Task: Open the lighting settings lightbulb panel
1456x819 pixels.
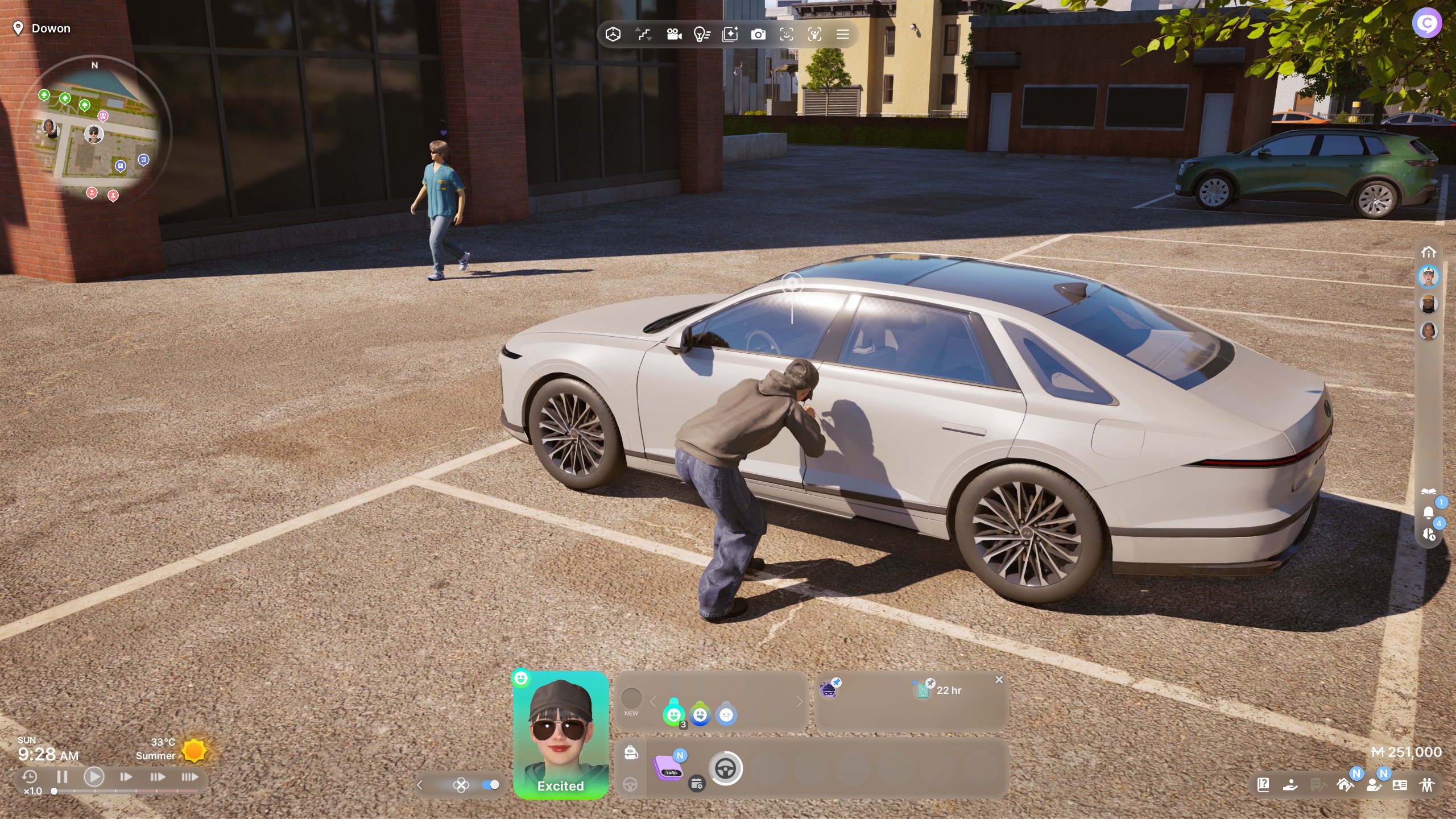Action: [702, 34]
